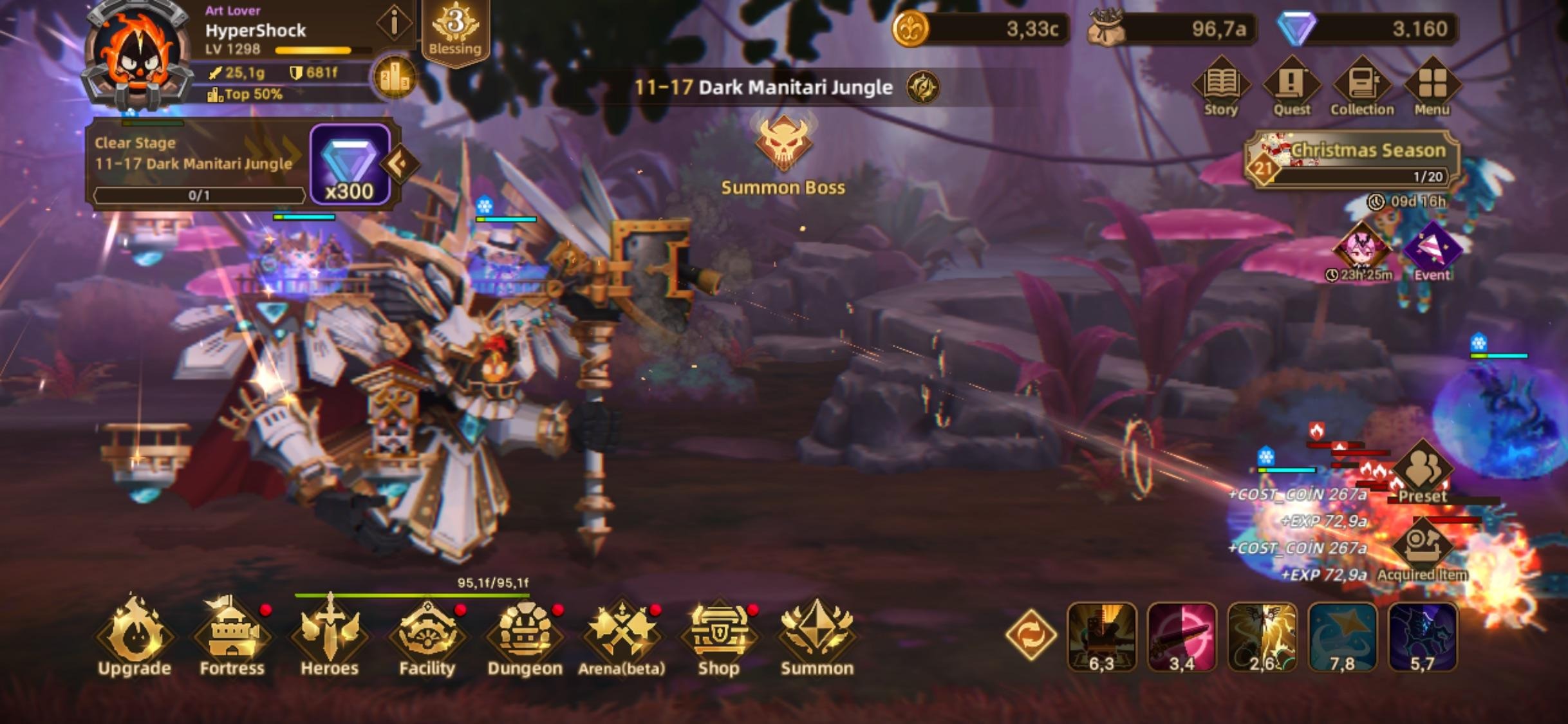This screenshot has width=1568, height=724.
Task: Enter the Dungeon menu
Action: point(525,636)
